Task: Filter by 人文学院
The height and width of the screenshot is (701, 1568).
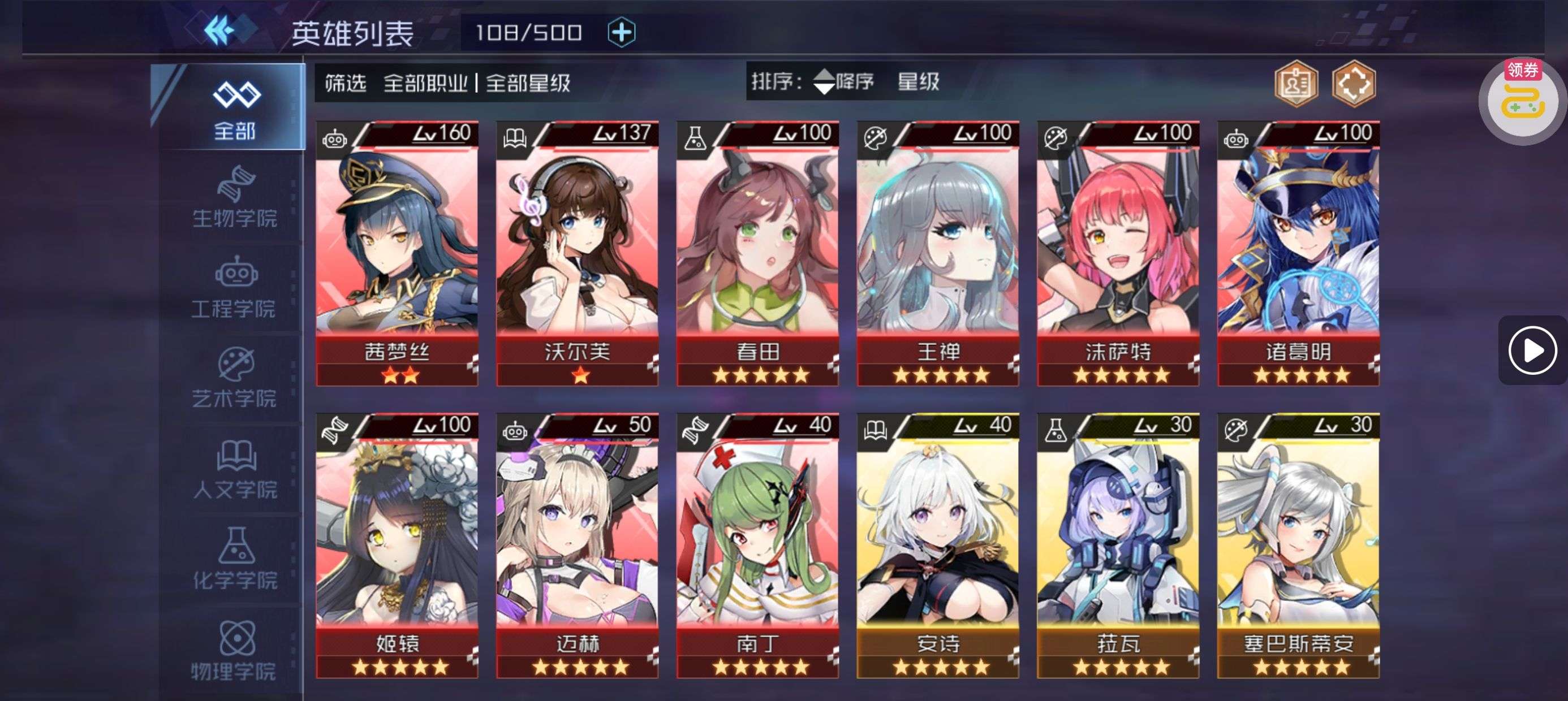Action: point(234,469)
